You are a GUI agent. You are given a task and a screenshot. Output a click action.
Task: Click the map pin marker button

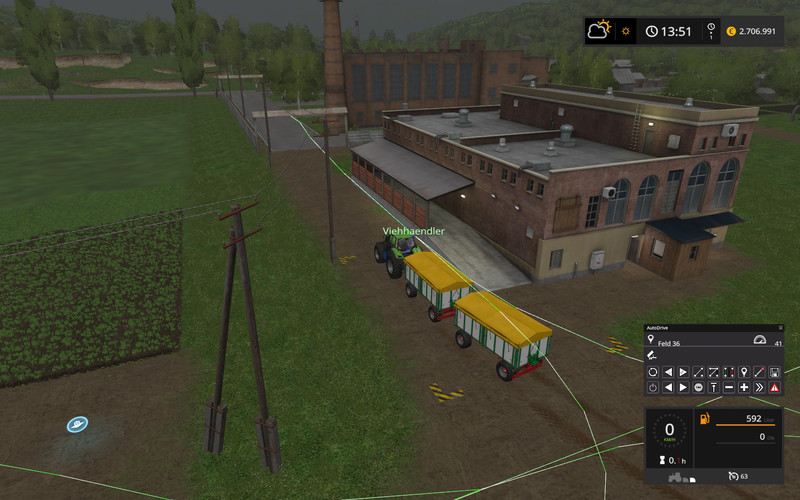coord(743,372)
